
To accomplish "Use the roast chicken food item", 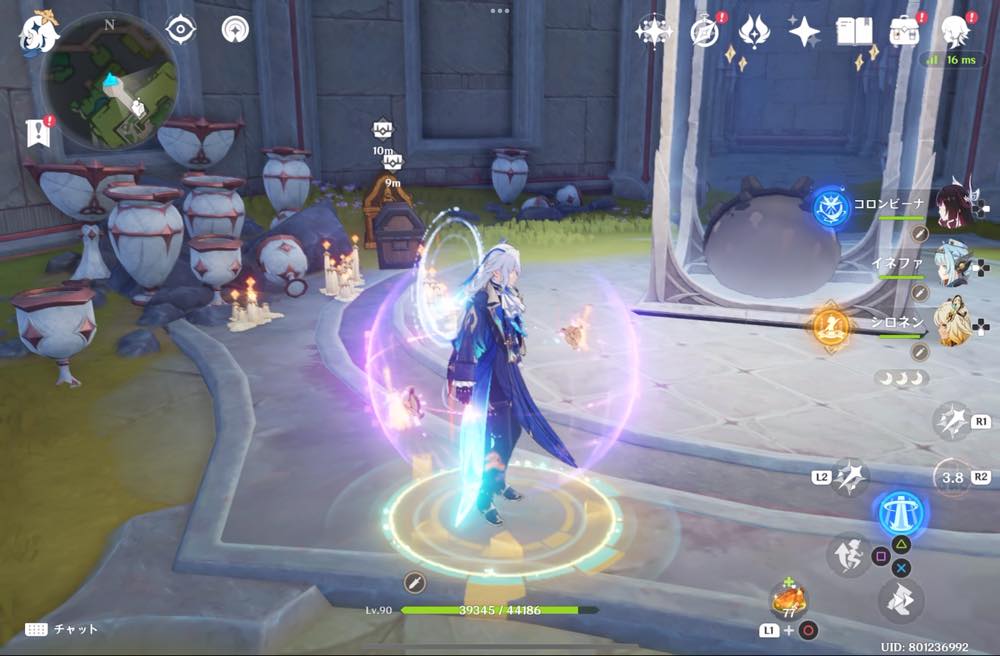I will tap(788, 600).
